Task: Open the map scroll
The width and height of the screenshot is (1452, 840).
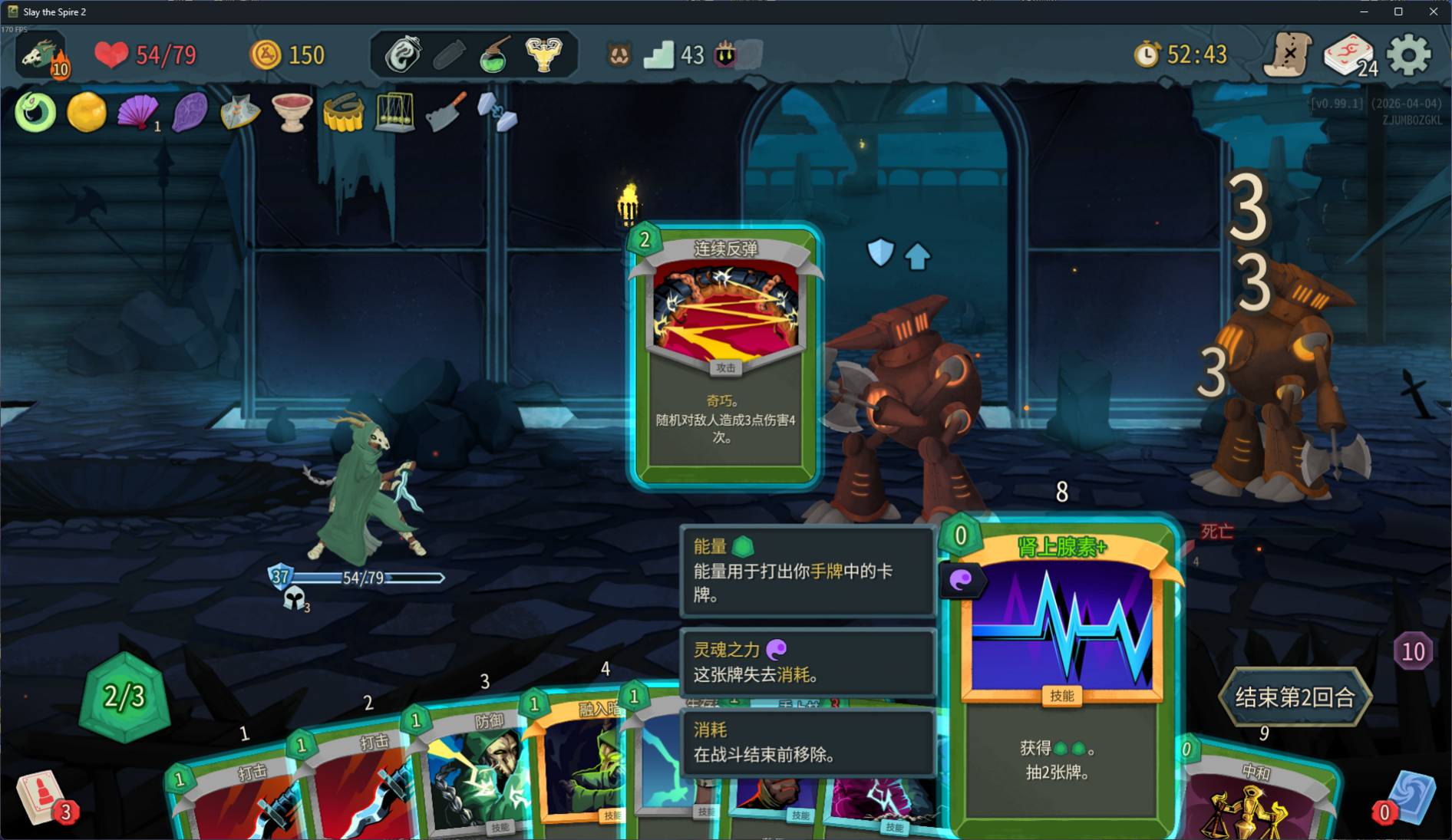Action: [1289, 54]
